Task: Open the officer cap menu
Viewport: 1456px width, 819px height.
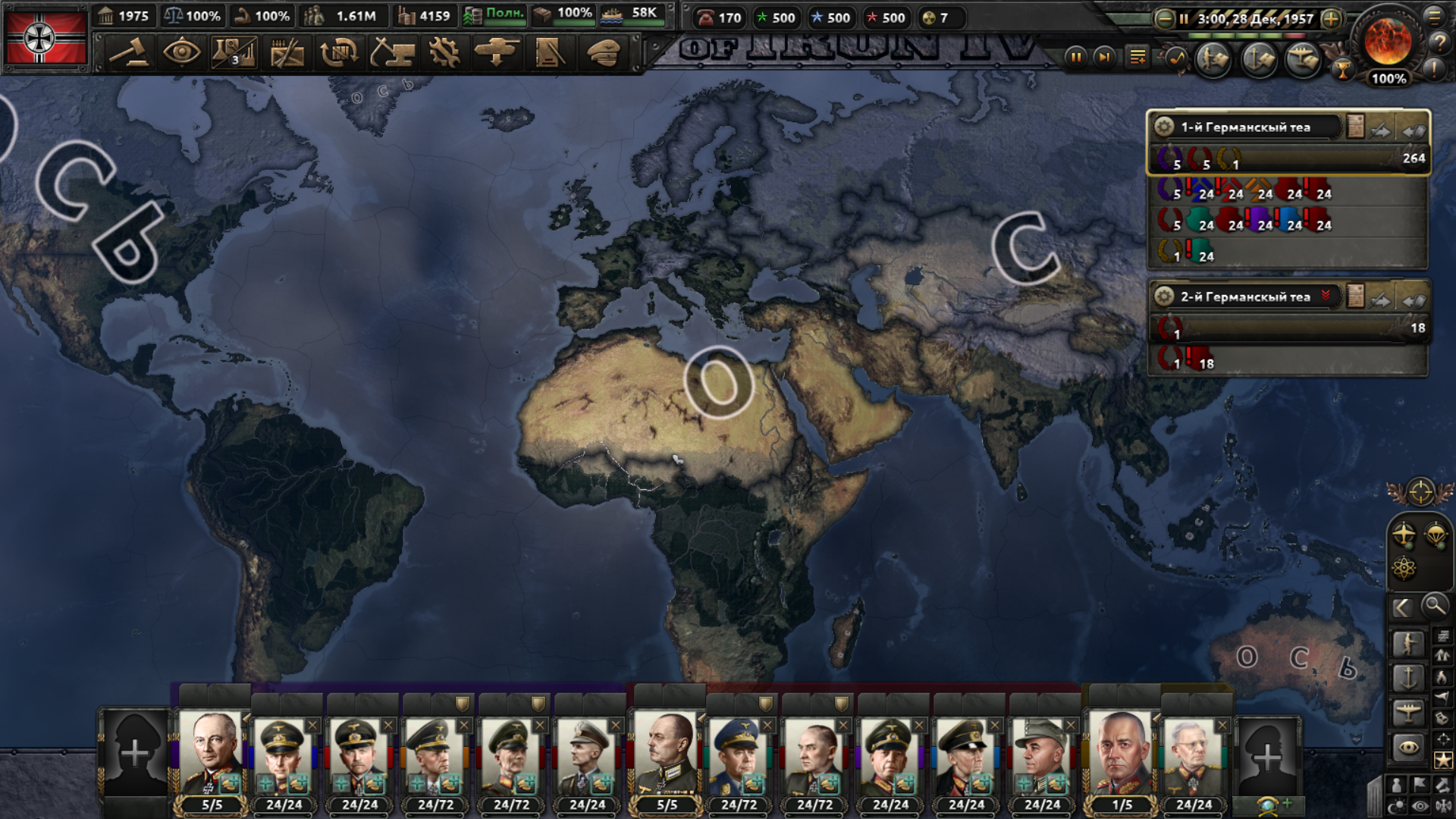Action: coord(604,53)
